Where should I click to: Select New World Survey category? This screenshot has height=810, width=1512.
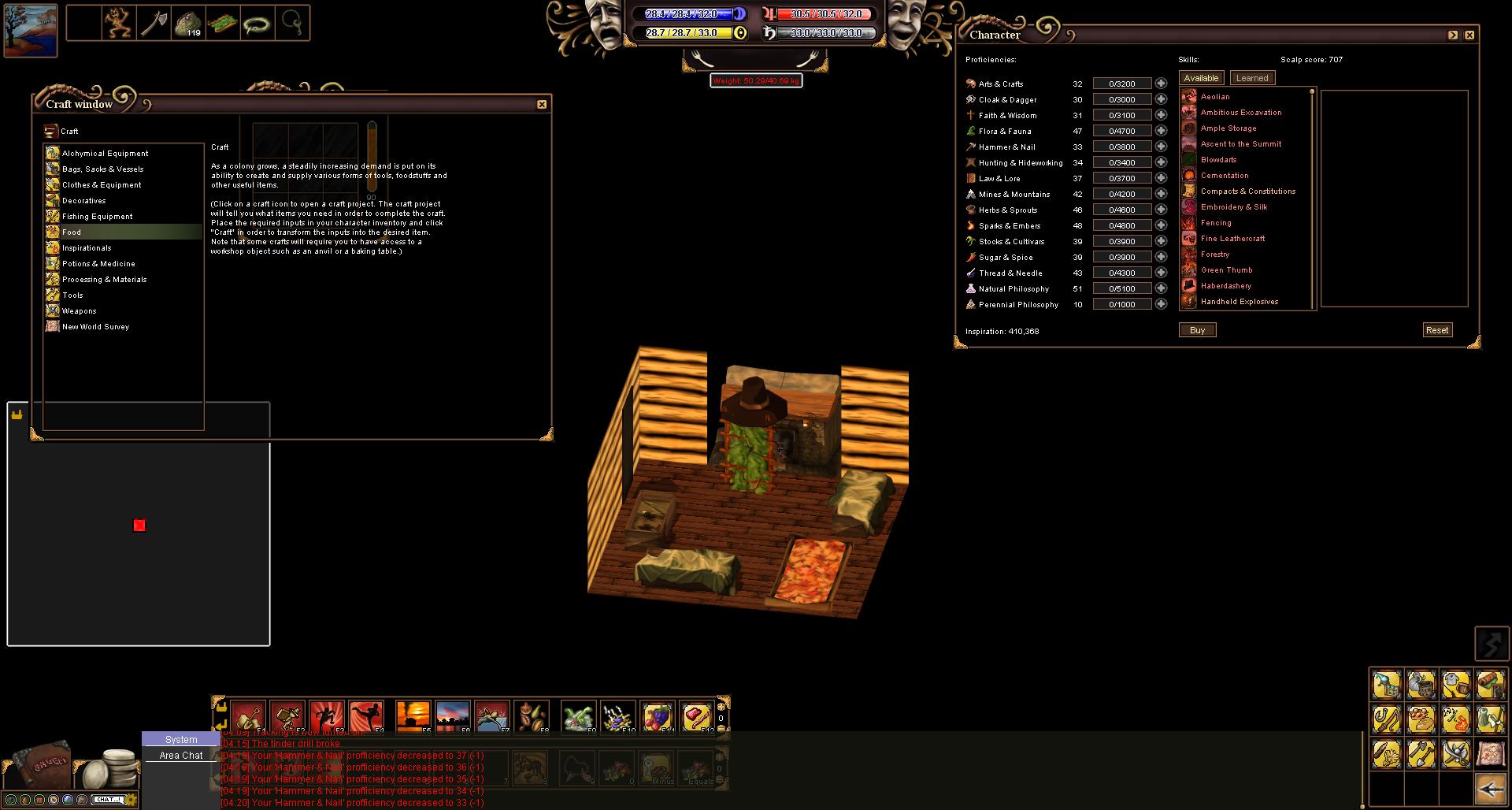[x=95, y=327]
